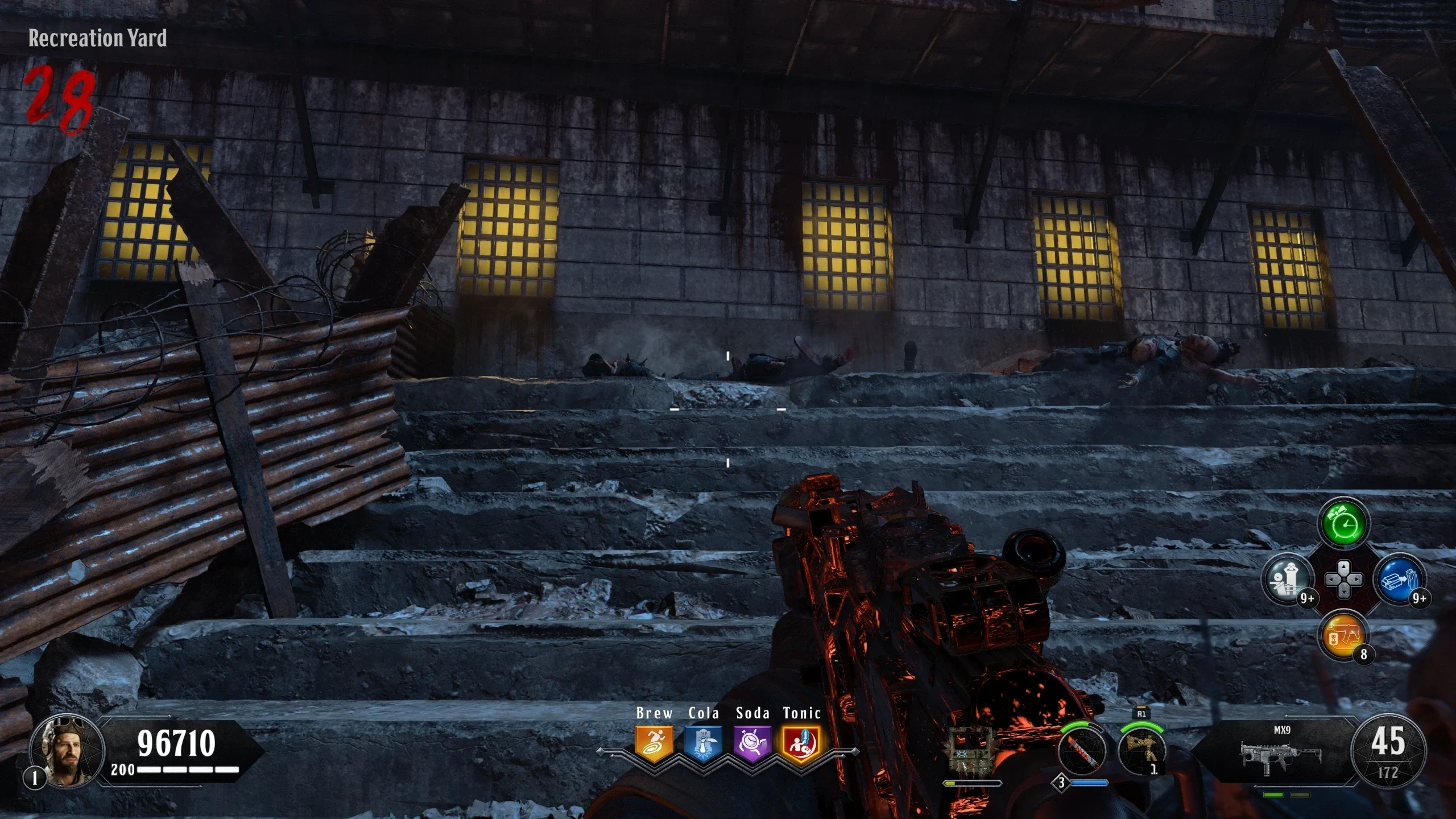Click the red Tonic perk icon
1456x819 pixels.
pos(801,743)
